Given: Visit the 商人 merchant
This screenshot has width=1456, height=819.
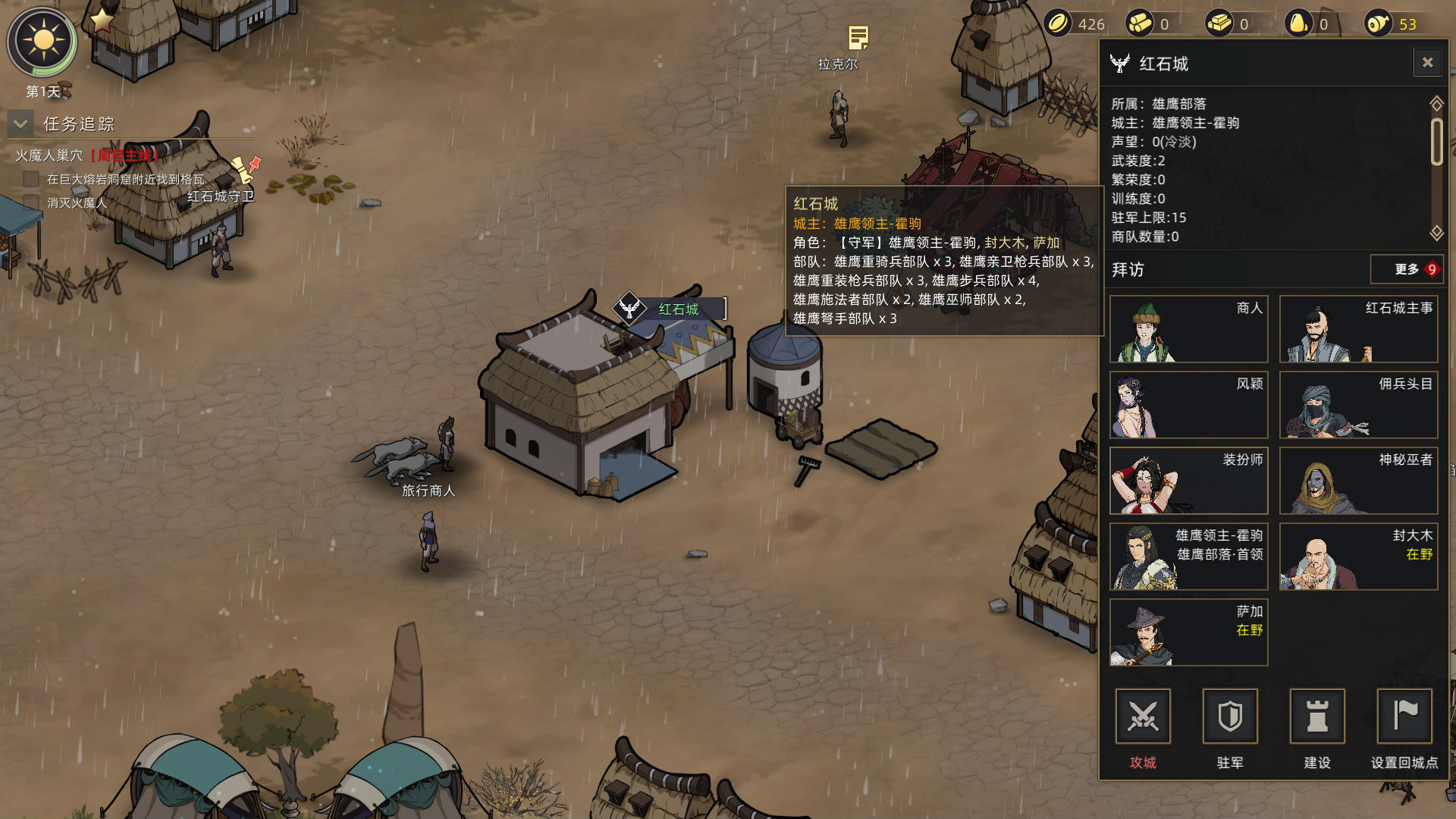Looking at the screenshot, I should click(1188, 329).
